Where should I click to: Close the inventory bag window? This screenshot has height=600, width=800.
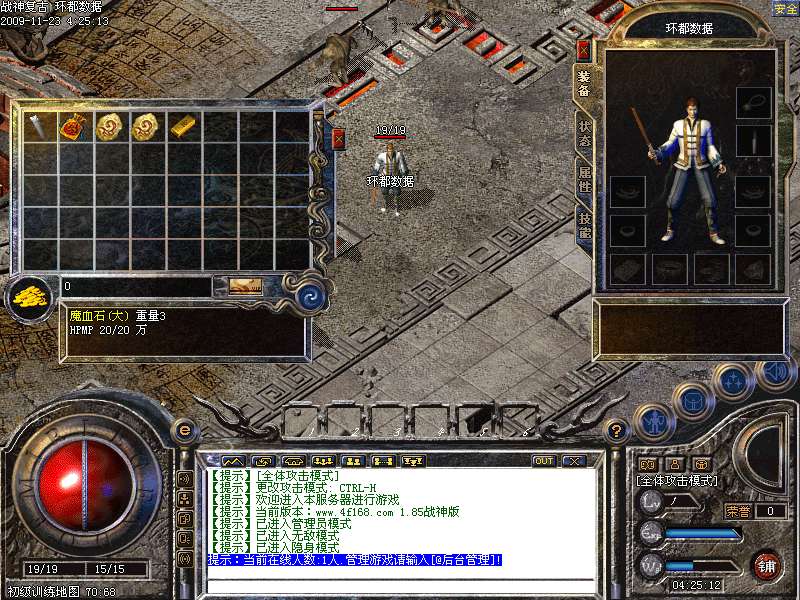coord(338,138)
